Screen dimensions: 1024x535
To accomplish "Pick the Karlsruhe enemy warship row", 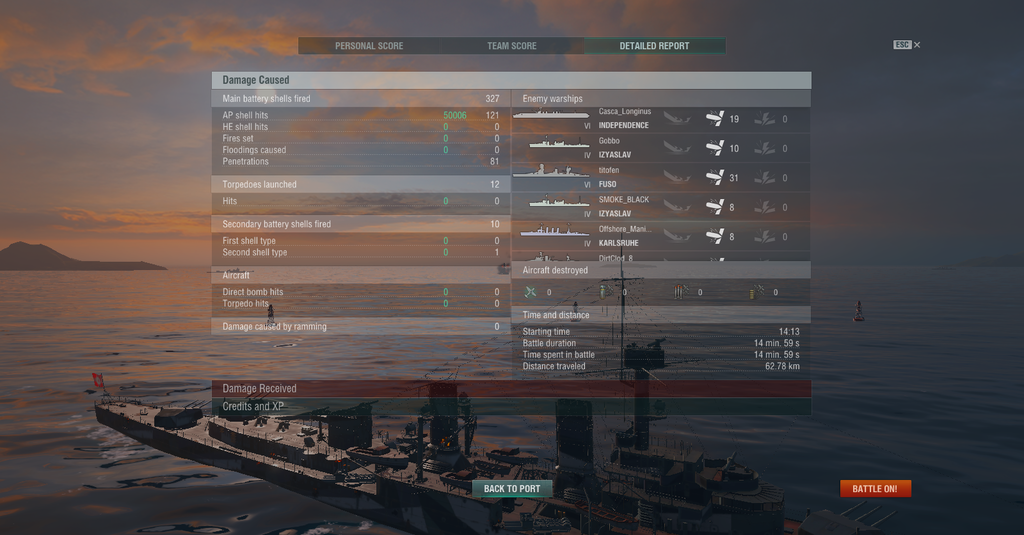I will (660, 235).
